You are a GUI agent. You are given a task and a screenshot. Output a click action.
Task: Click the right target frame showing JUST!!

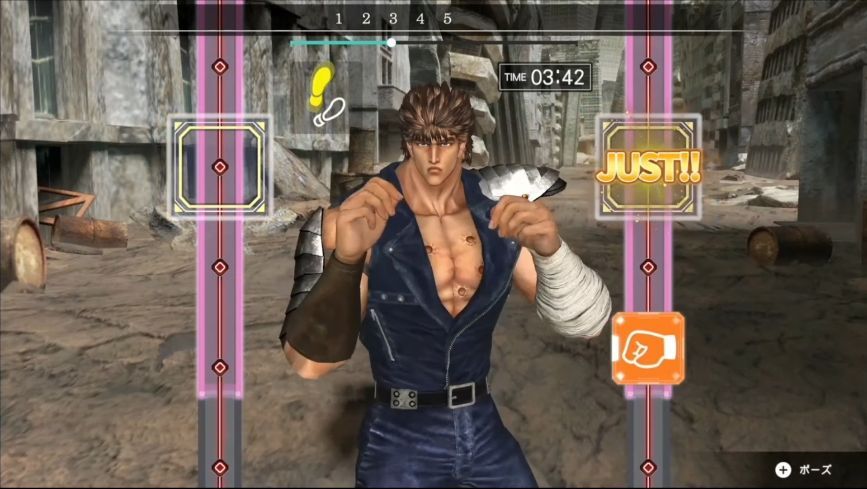click(648, 167)
